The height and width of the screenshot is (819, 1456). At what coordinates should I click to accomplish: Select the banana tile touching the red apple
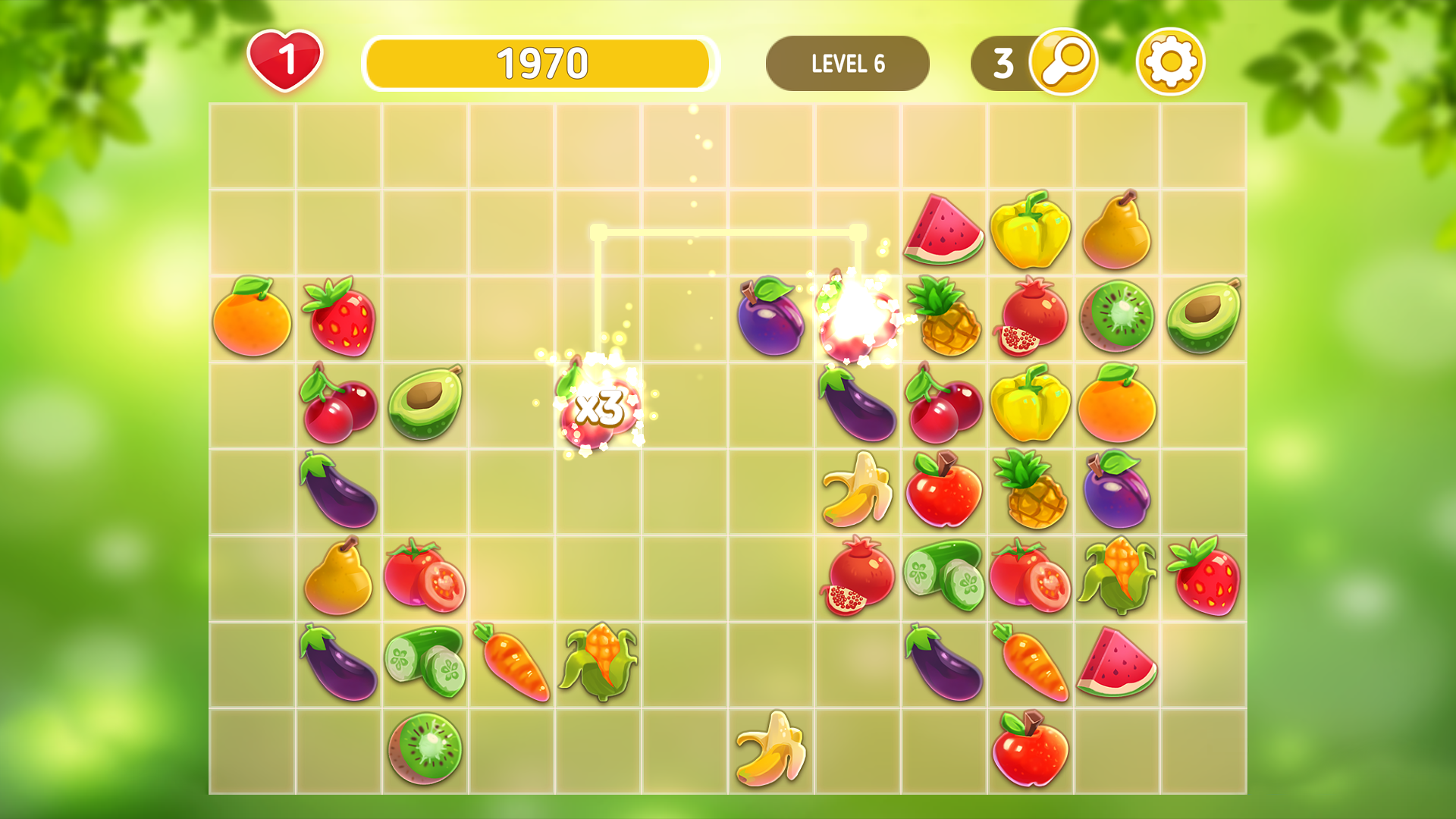(857, 490)
